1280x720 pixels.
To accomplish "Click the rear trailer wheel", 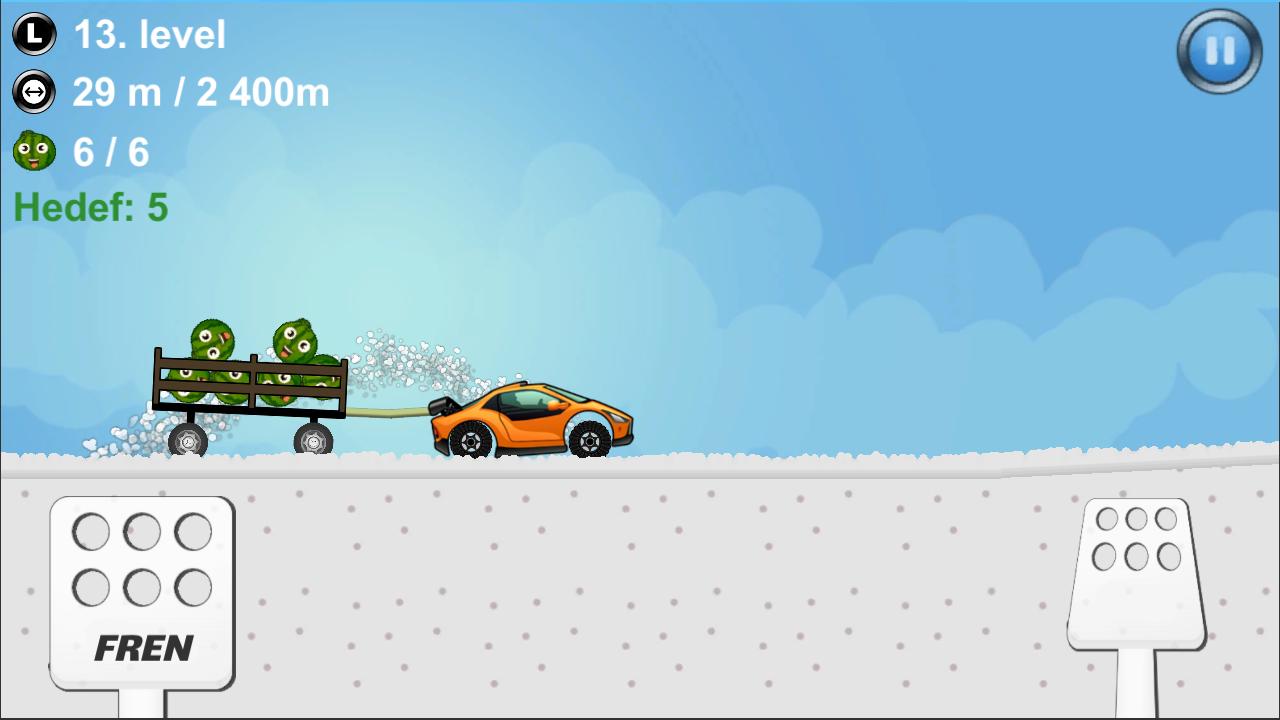I will click(x=188, y=440).
